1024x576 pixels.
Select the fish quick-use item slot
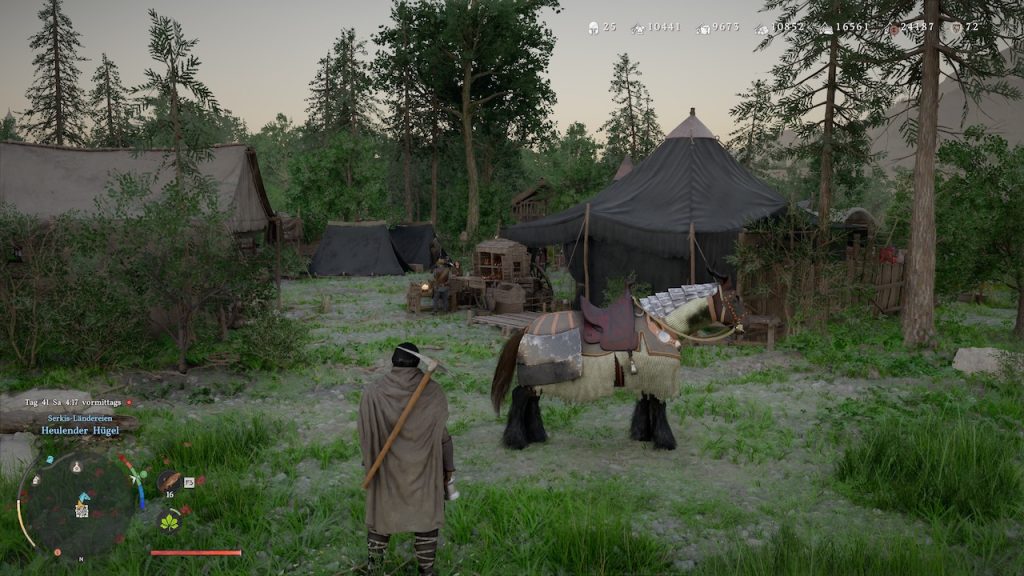click(x=168, y=480)
